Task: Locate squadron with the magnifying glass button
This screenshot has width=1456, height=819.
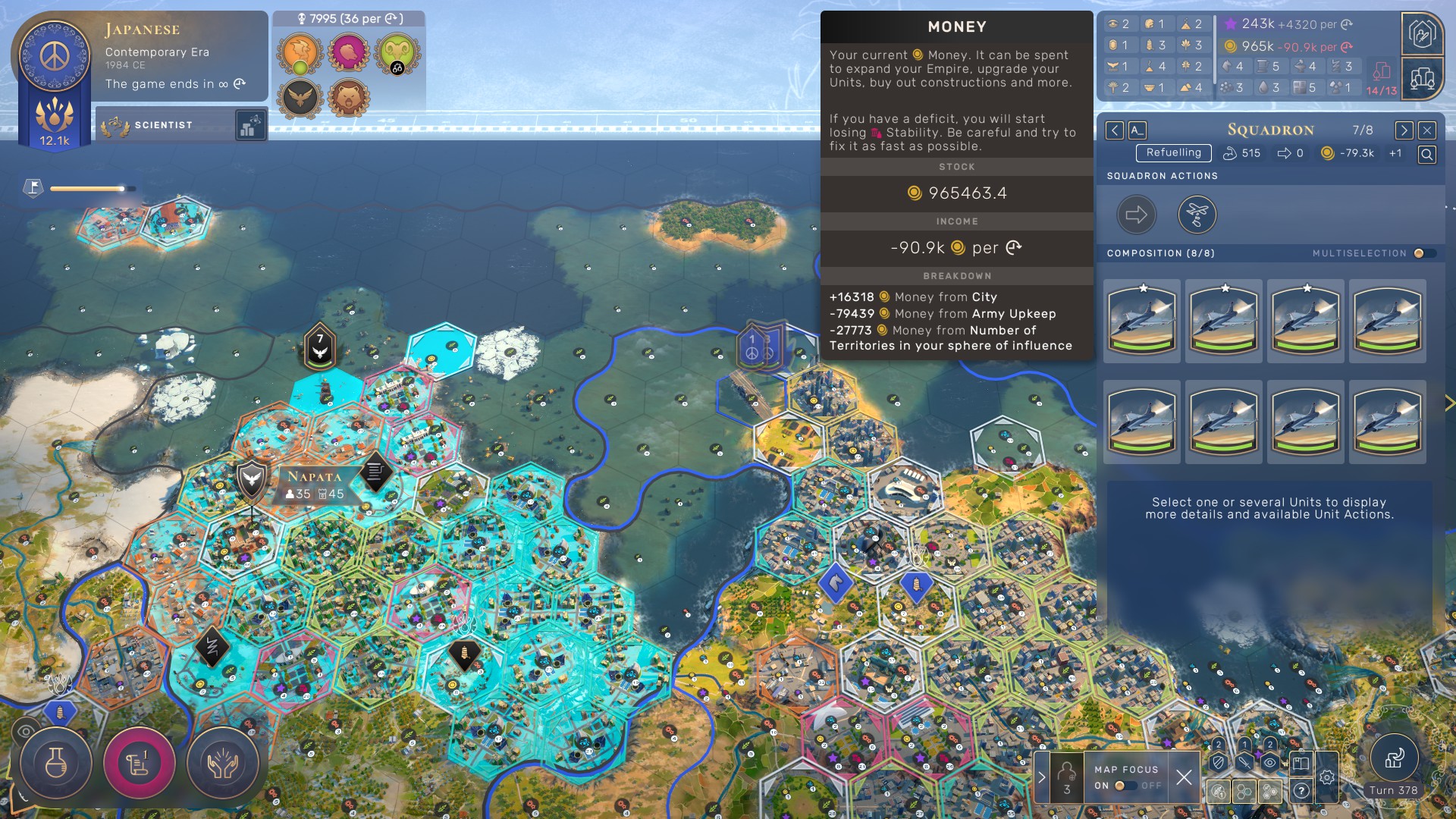Action: [1426, 155]
